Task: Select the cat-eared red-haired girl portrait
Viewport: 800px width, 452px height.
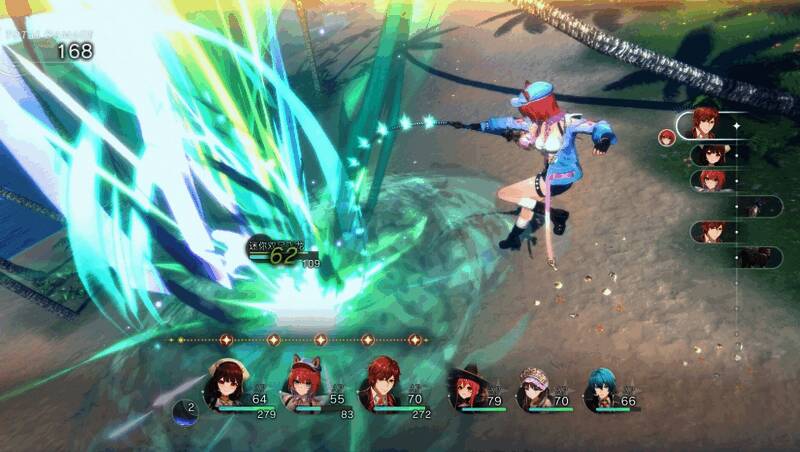Action: pos(301,385)
